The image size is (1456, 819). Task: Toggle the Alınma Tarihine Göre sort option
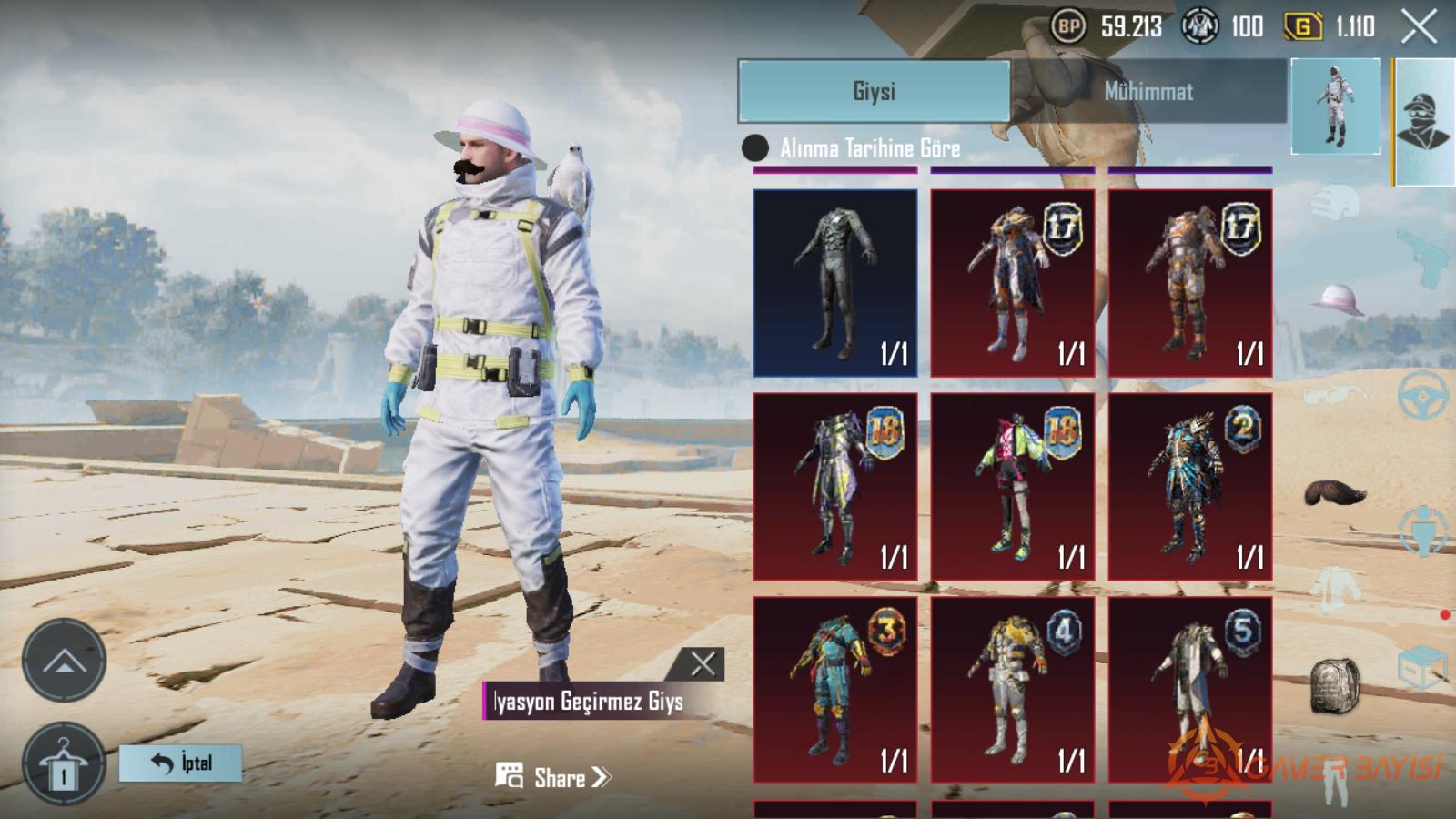pos(755,147)
